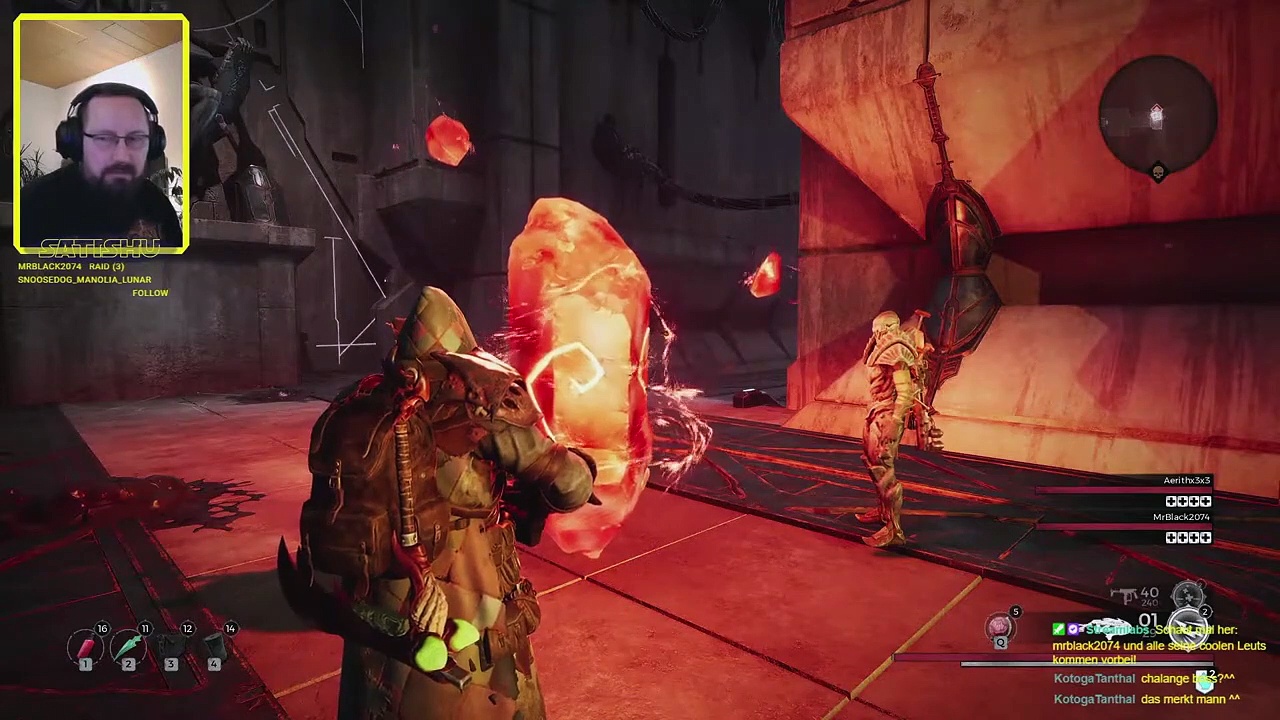Viewport: 1280px width, 720px height.
Task: Click the streamer webcam overlay
Action: 101,132
